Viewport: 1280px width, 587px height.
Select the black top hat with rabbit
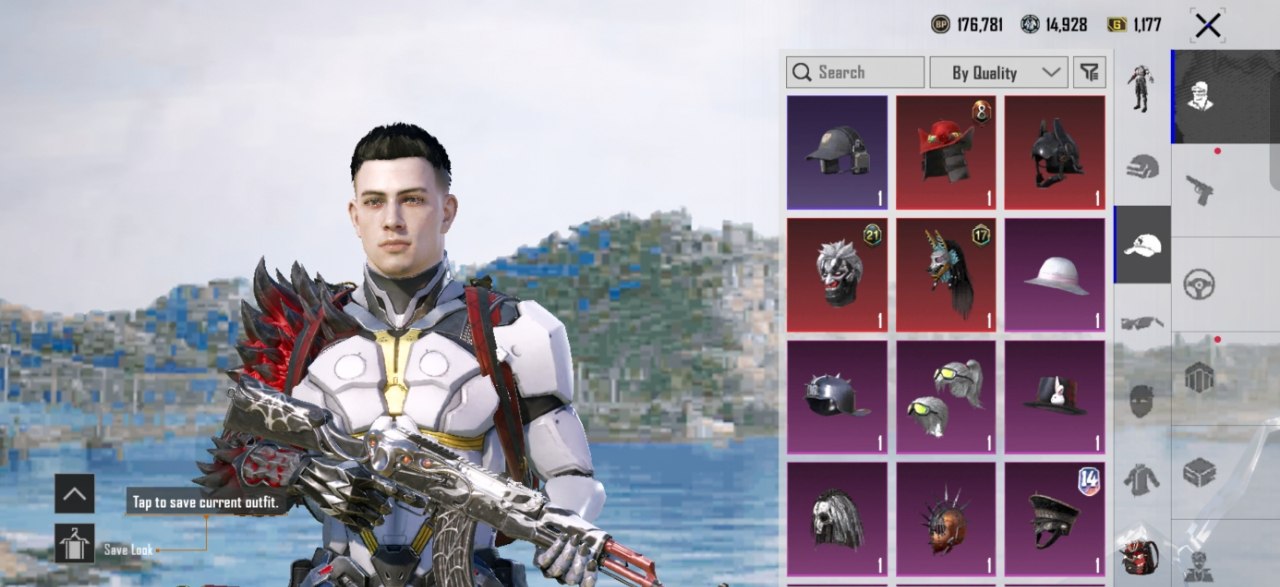coord(1055,396)
